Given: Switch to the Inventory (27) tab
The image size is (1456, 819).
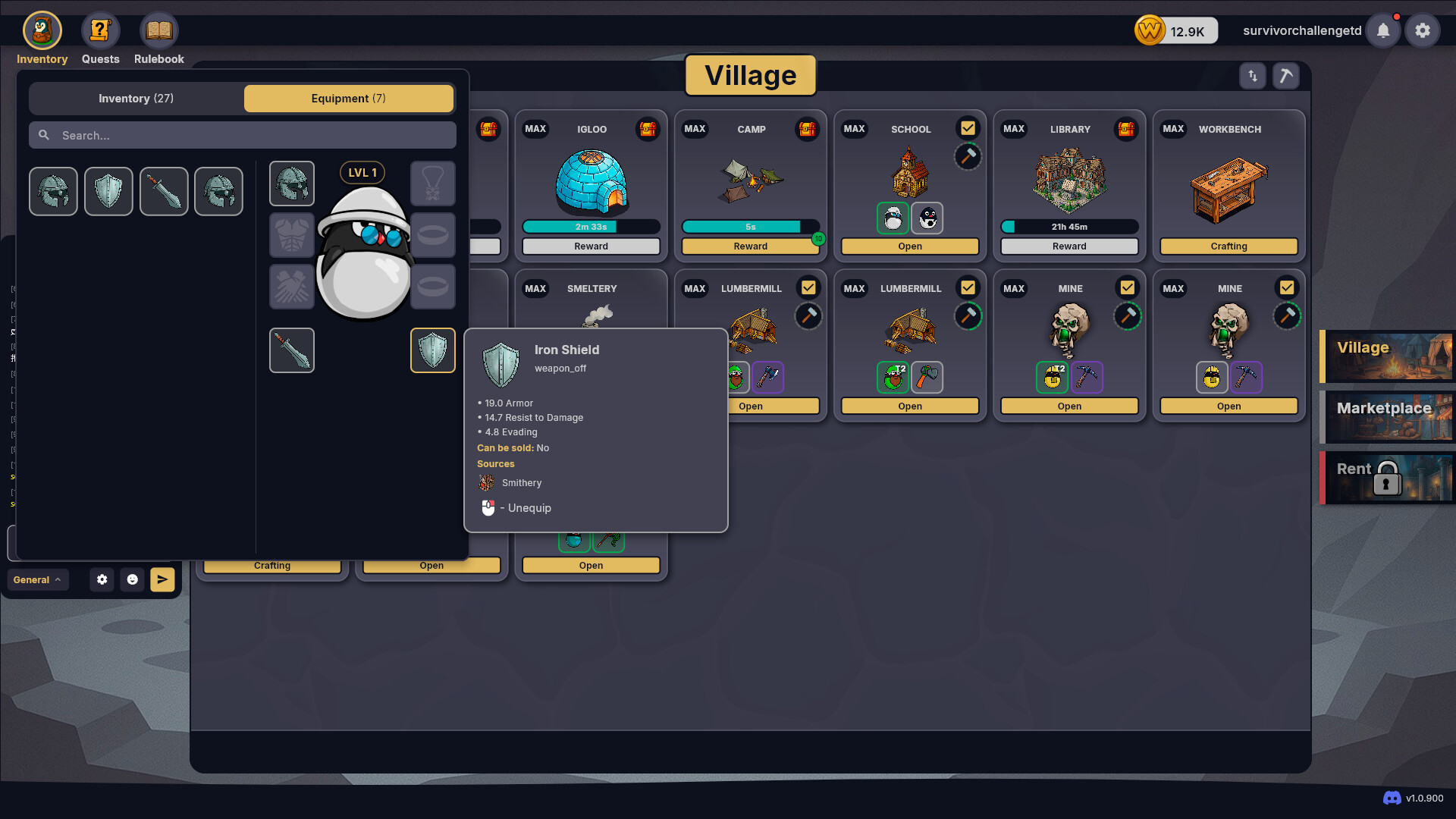Looking at the screenshot, I should point(136,98).
